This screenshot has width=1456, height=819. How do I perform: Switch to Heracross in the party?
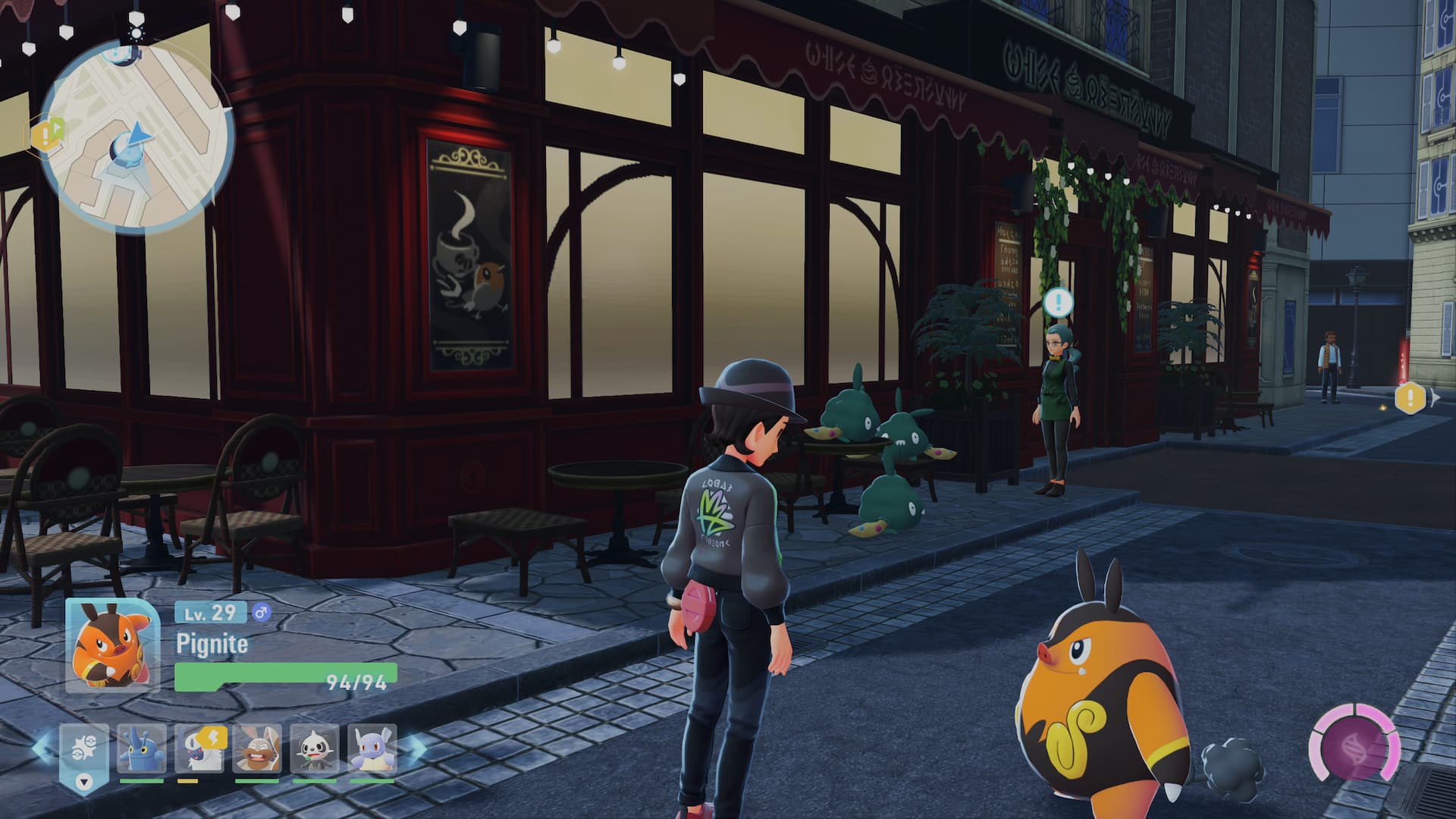point(142,749)
